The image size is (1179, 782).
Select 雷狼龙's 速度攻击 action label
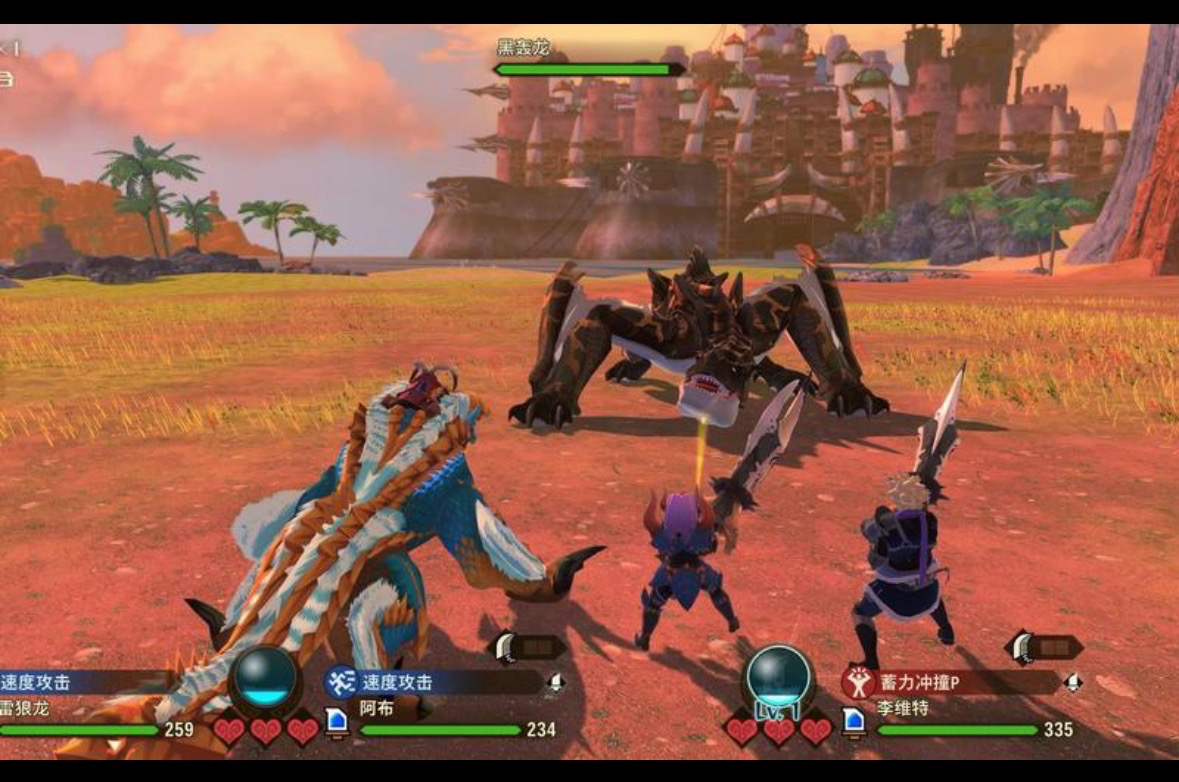[x=36, y=682]
